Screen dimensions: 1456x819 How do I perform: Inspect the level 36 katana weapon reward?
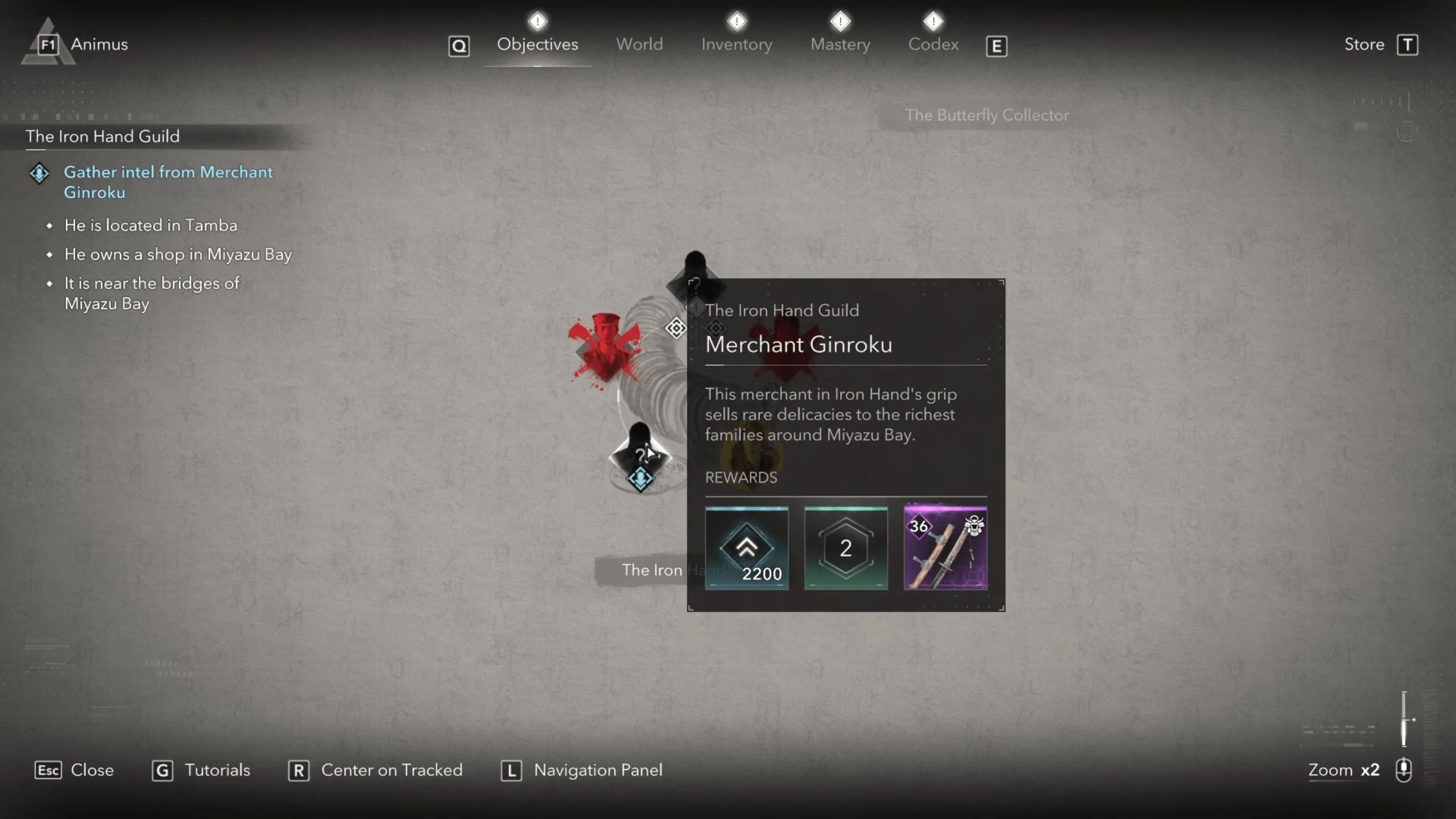click(x=945, y=548)
